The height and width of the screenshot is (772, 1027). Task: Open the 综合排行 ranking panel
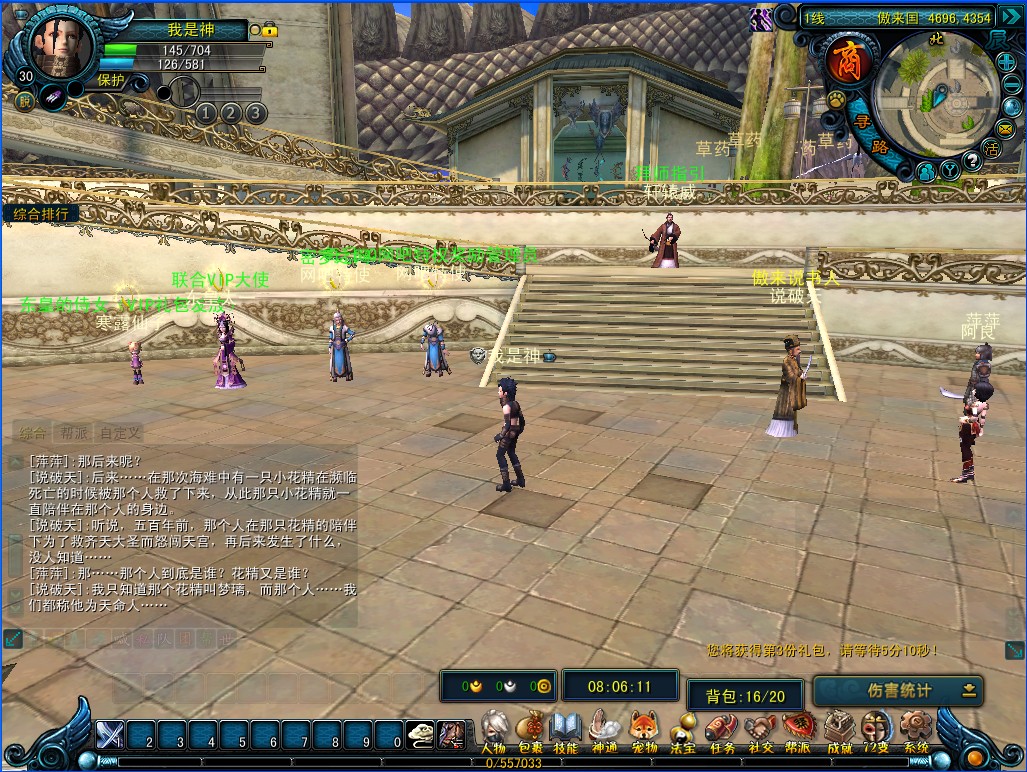click(41, 213)
